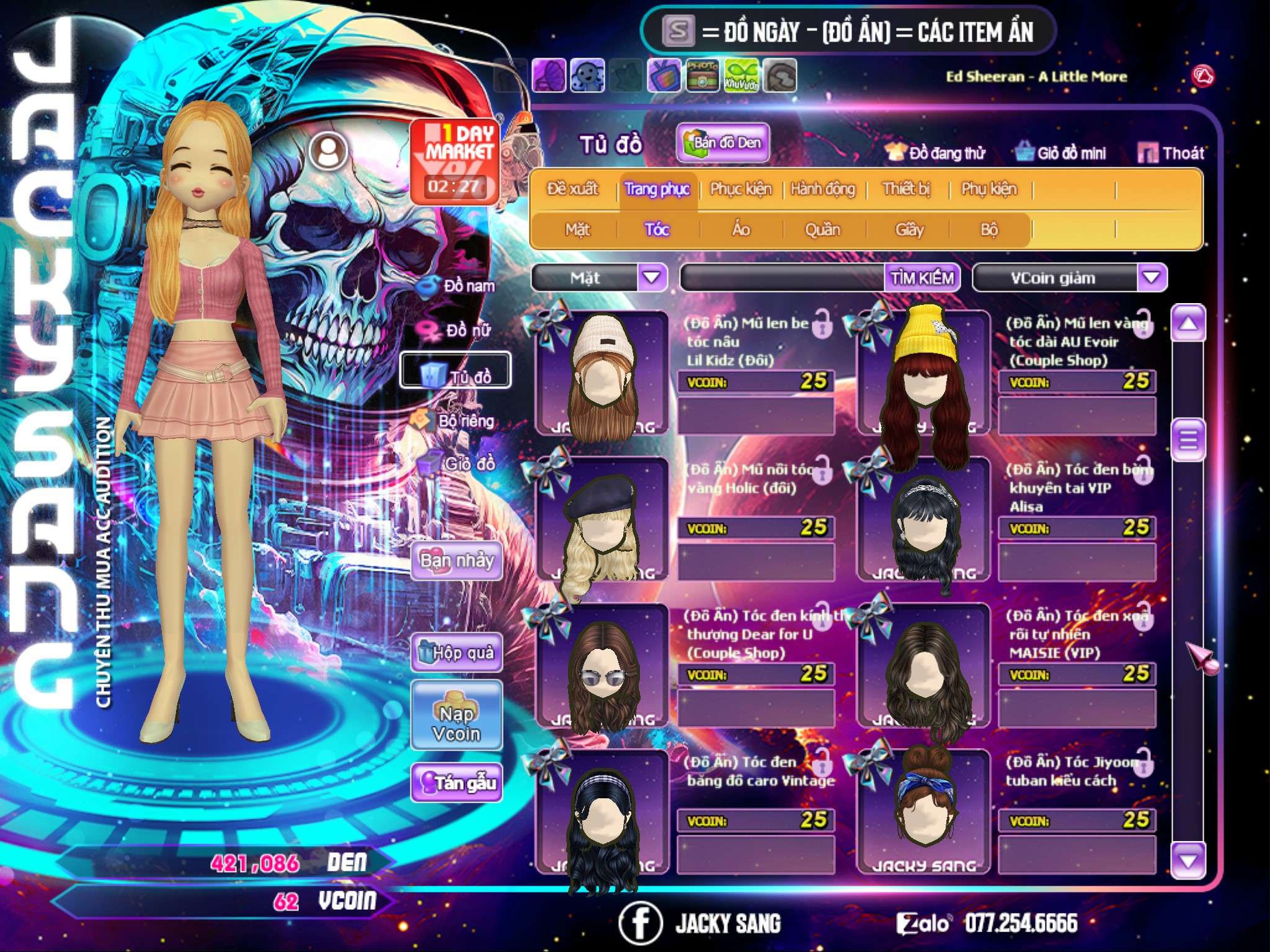Switch to the Phục kiện tab
Viewport: 1270px width, 952px height.
[x=741, y=189]
